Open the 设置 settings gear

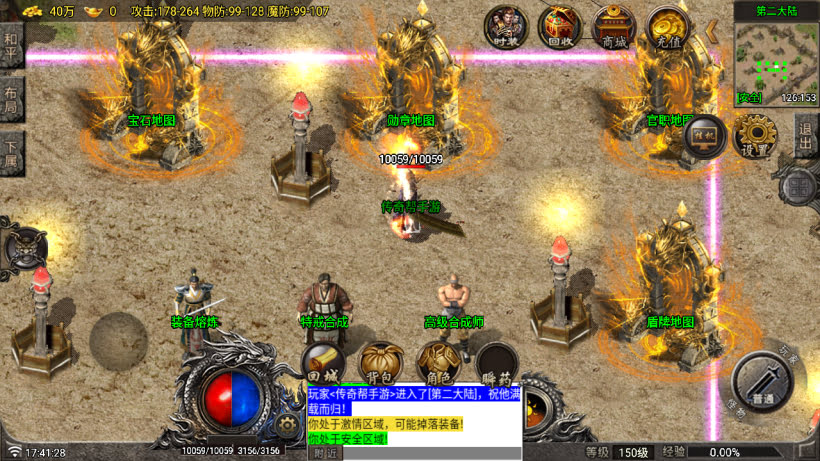[x=755, y=135]
